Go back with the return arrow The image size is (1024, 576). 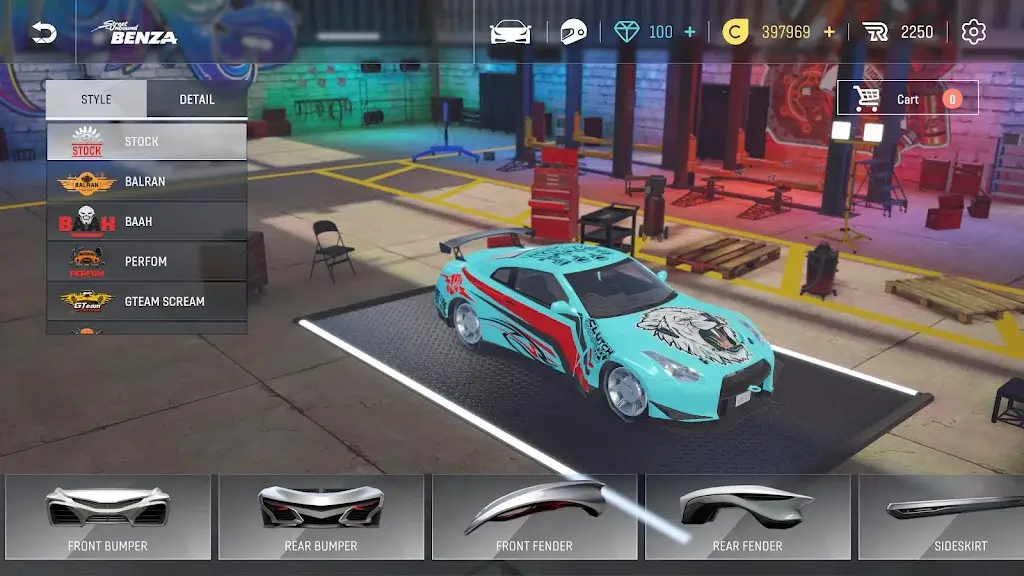(x=43, y=33)
